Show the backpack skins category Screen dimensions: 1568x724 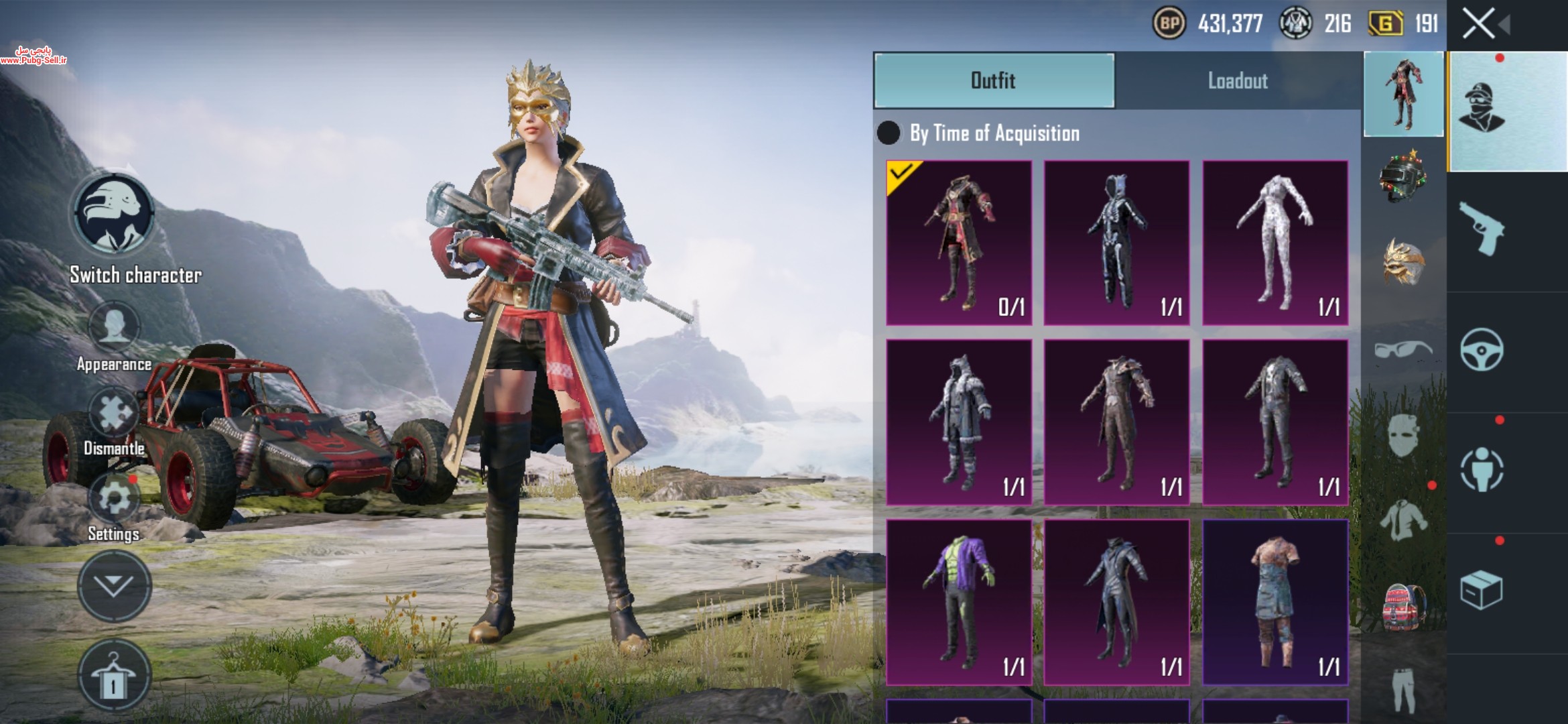[x=1403, y=607]
